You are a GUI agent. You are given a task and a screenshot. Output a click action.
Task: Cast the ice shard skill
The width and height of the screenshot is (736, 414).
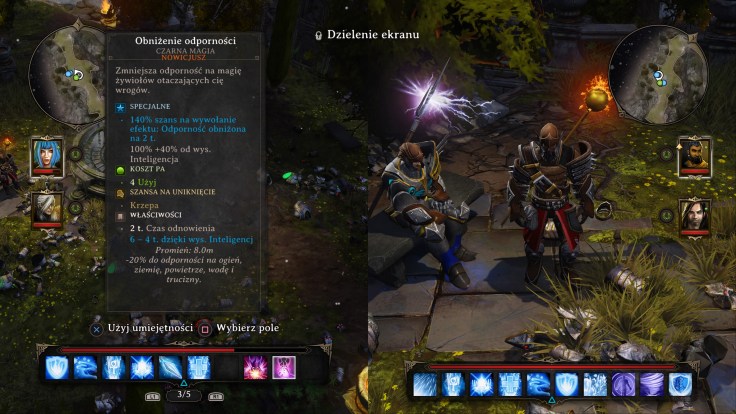pyautogui.click(x=171, y=367)
